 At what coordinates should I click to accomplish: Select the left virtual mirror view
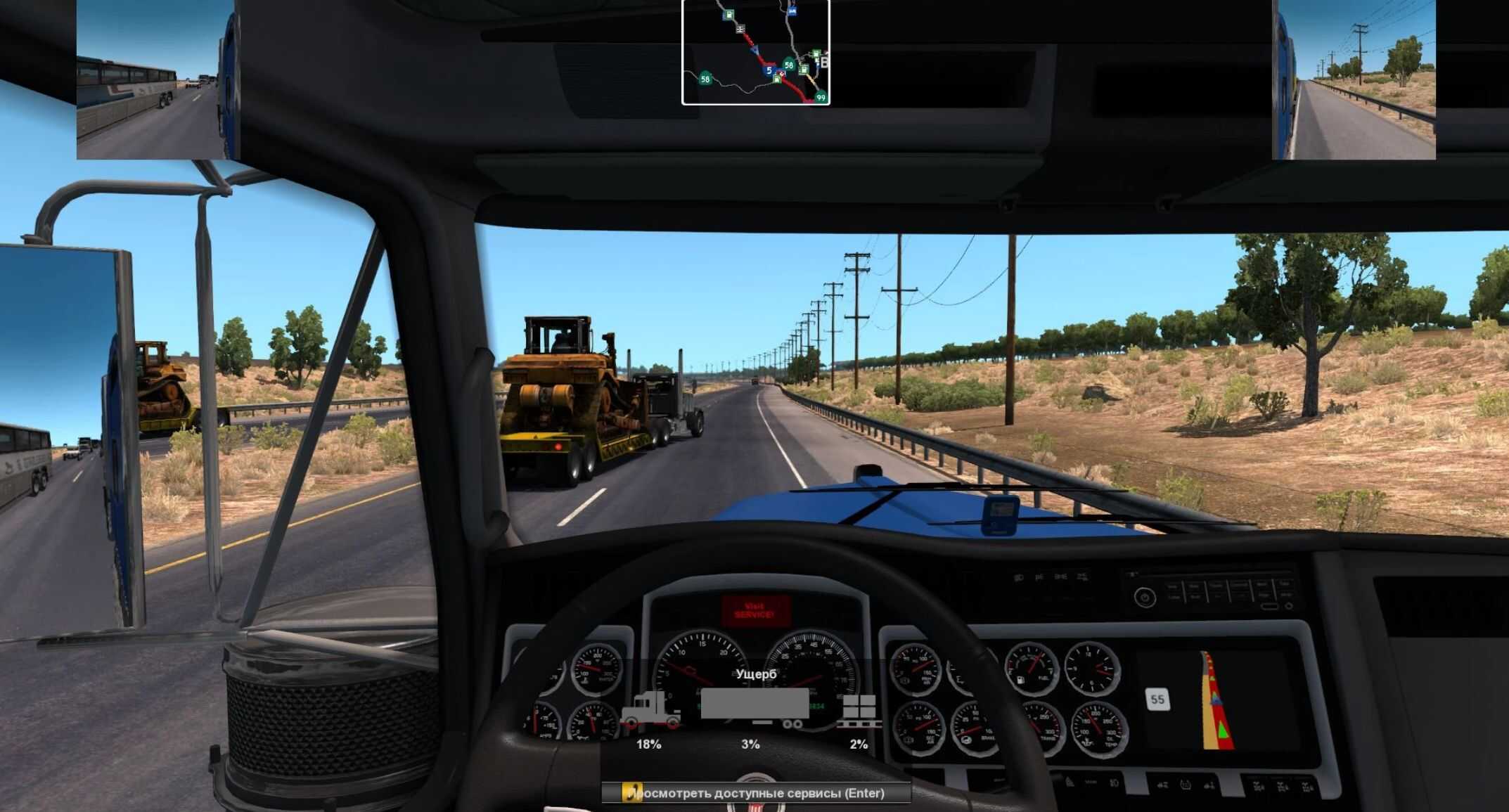(x=152, y=80)
